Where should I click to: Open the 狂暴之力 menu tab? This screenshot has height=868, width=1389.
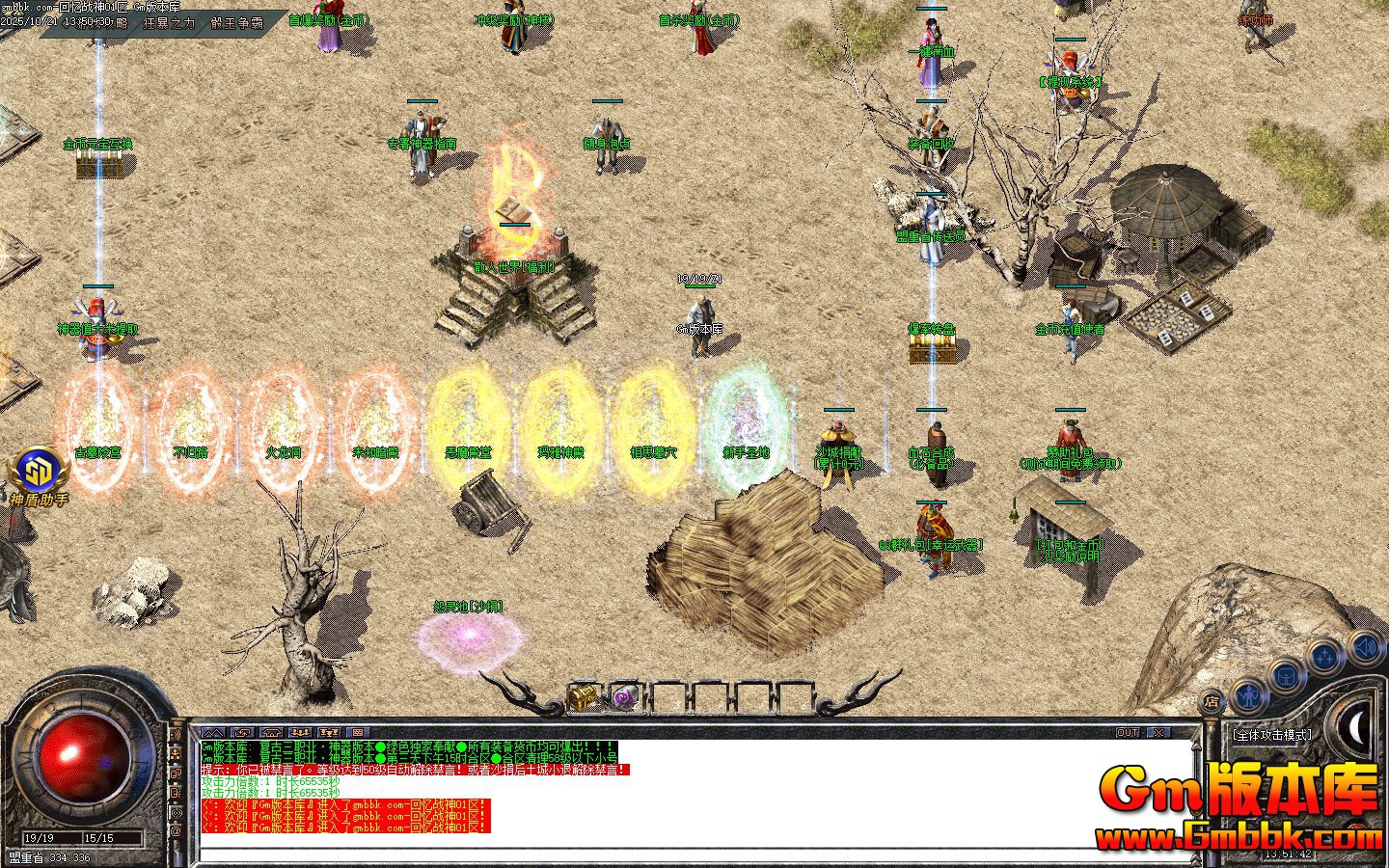(169, 21)
